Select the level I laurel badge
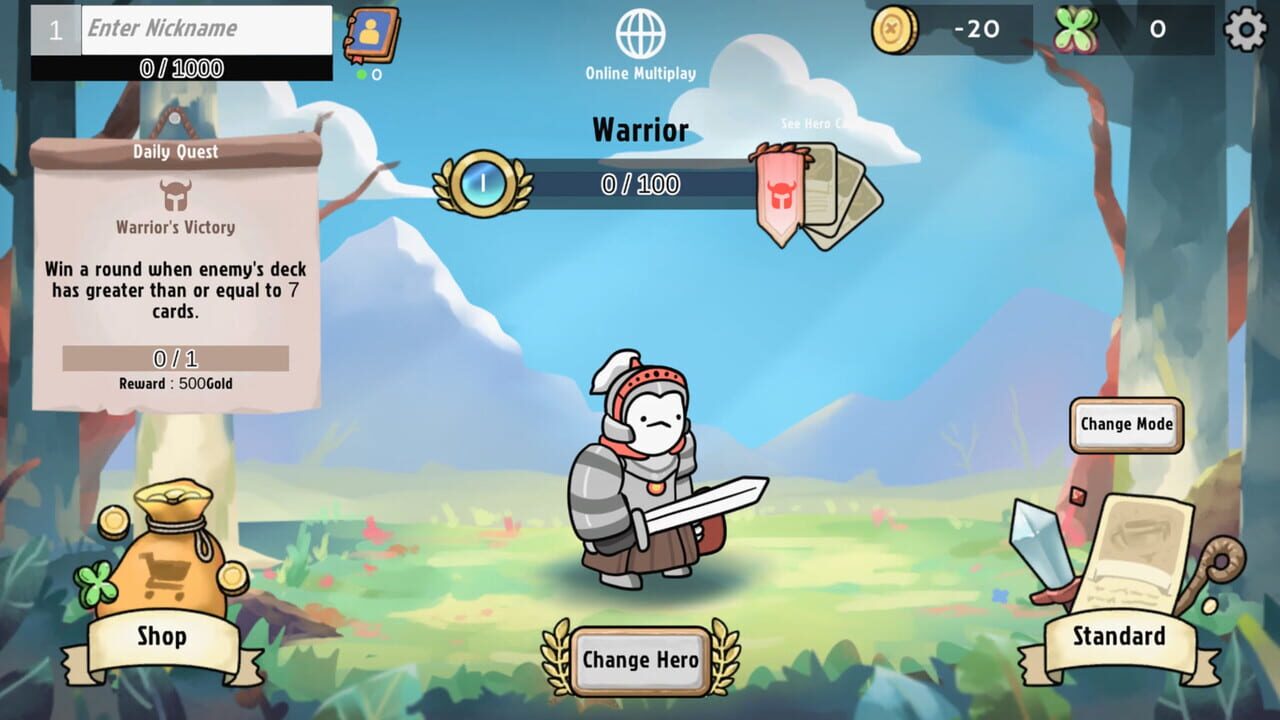This screenshot has height=720, width=1280. [x=480, y=183]
